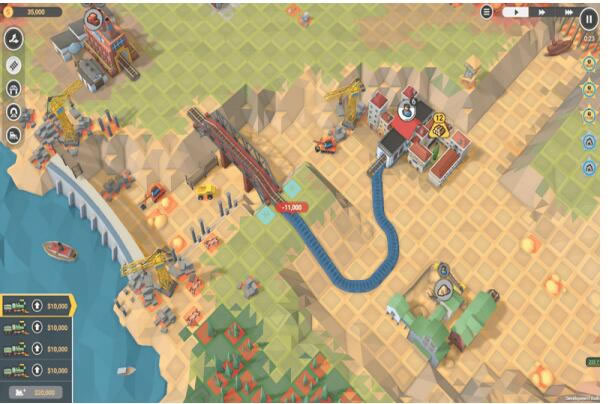The width and height of the screenshot is (612, 404).
Task: Buy a new locomotive for $20,000
Action: click(35, 392)
